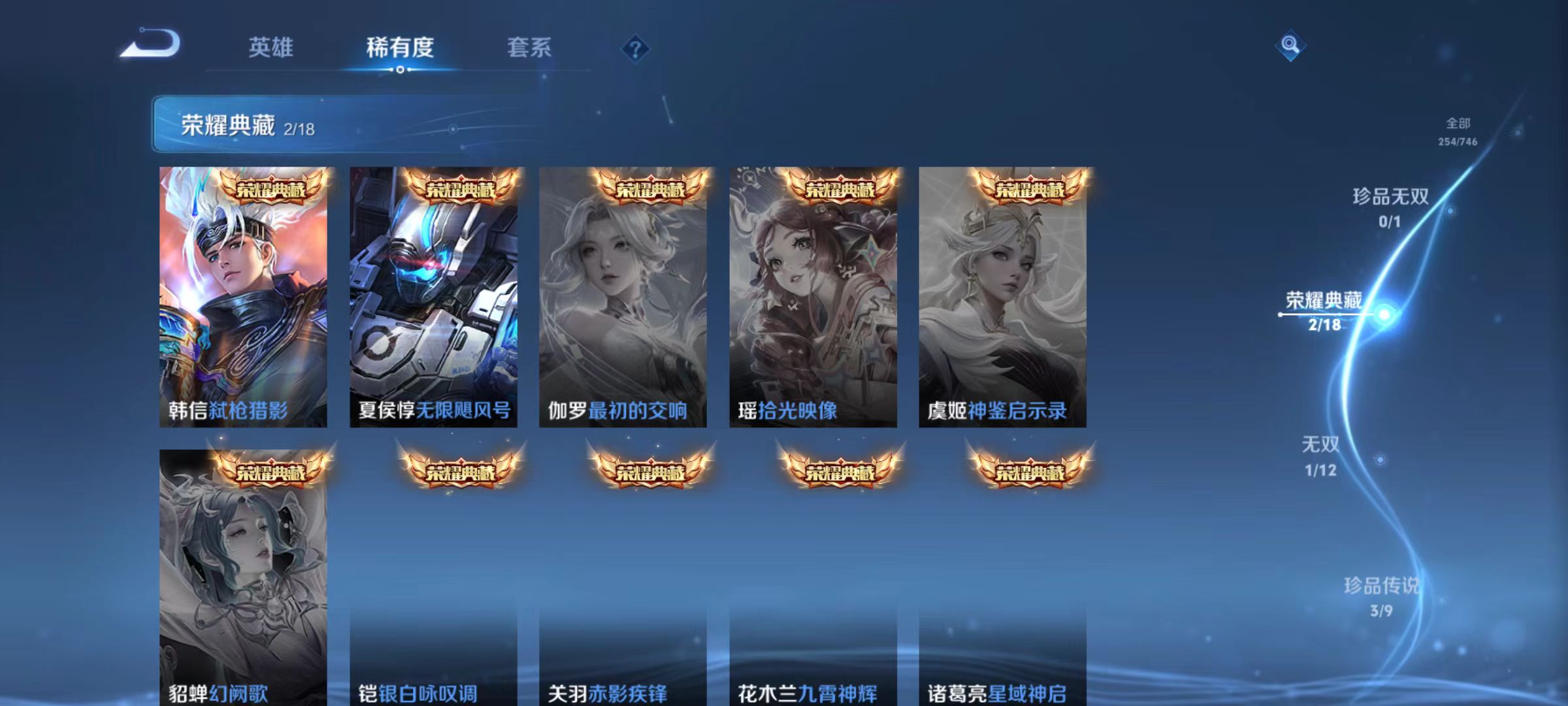Switch to the 套系 tab
This screenshot has width=1568, height=706.
529,47
